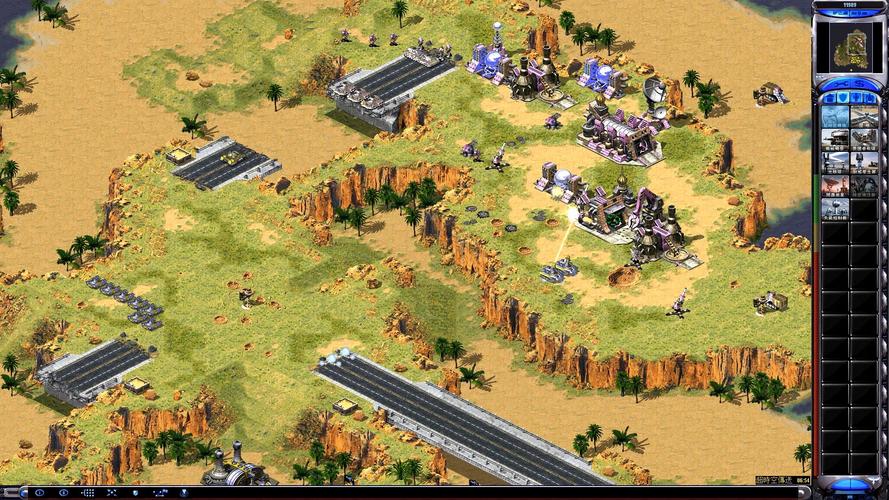This screenshot has width=889, height=500.
Task: Switch to the structures build tab
Action: [x=829, y=99]
